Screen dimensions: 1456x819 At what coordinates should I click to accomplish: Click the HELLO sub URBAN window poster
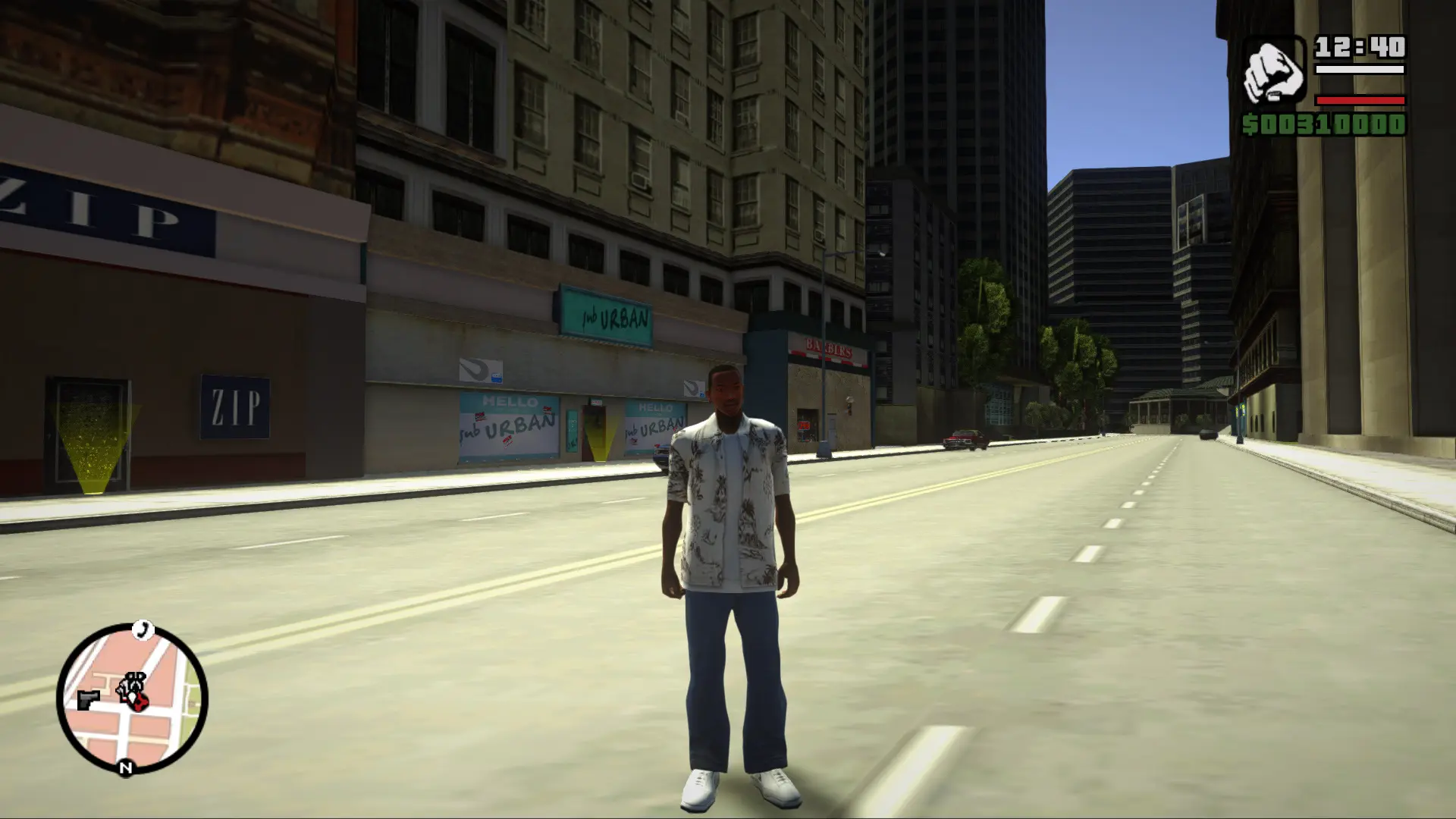508,425
